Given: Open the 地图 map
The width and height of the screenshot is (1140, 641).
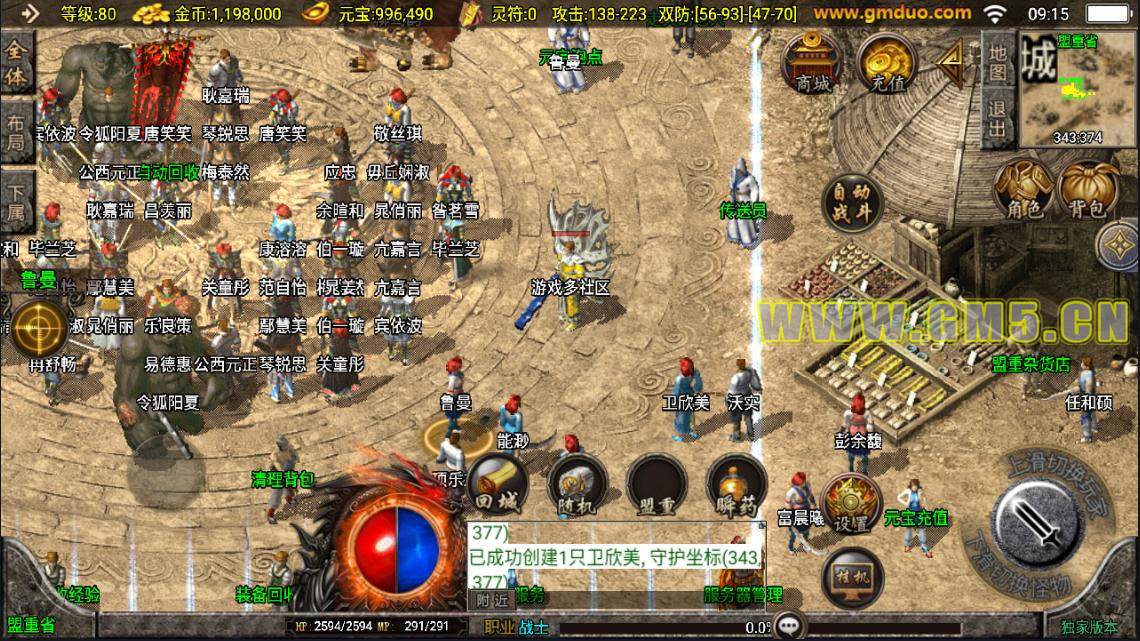Looking at the screenshot, I should tap(997, 59).
